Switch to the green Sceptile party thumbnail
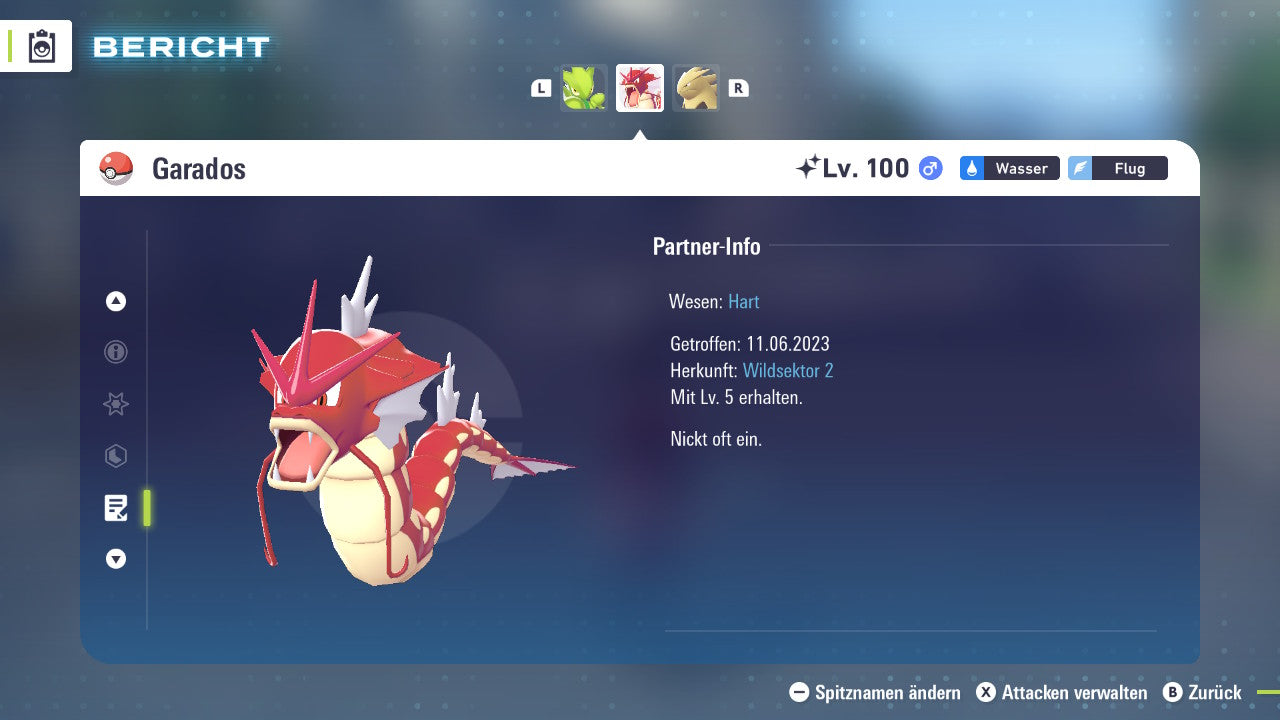The image size is (1280, 720). [584, 87]
